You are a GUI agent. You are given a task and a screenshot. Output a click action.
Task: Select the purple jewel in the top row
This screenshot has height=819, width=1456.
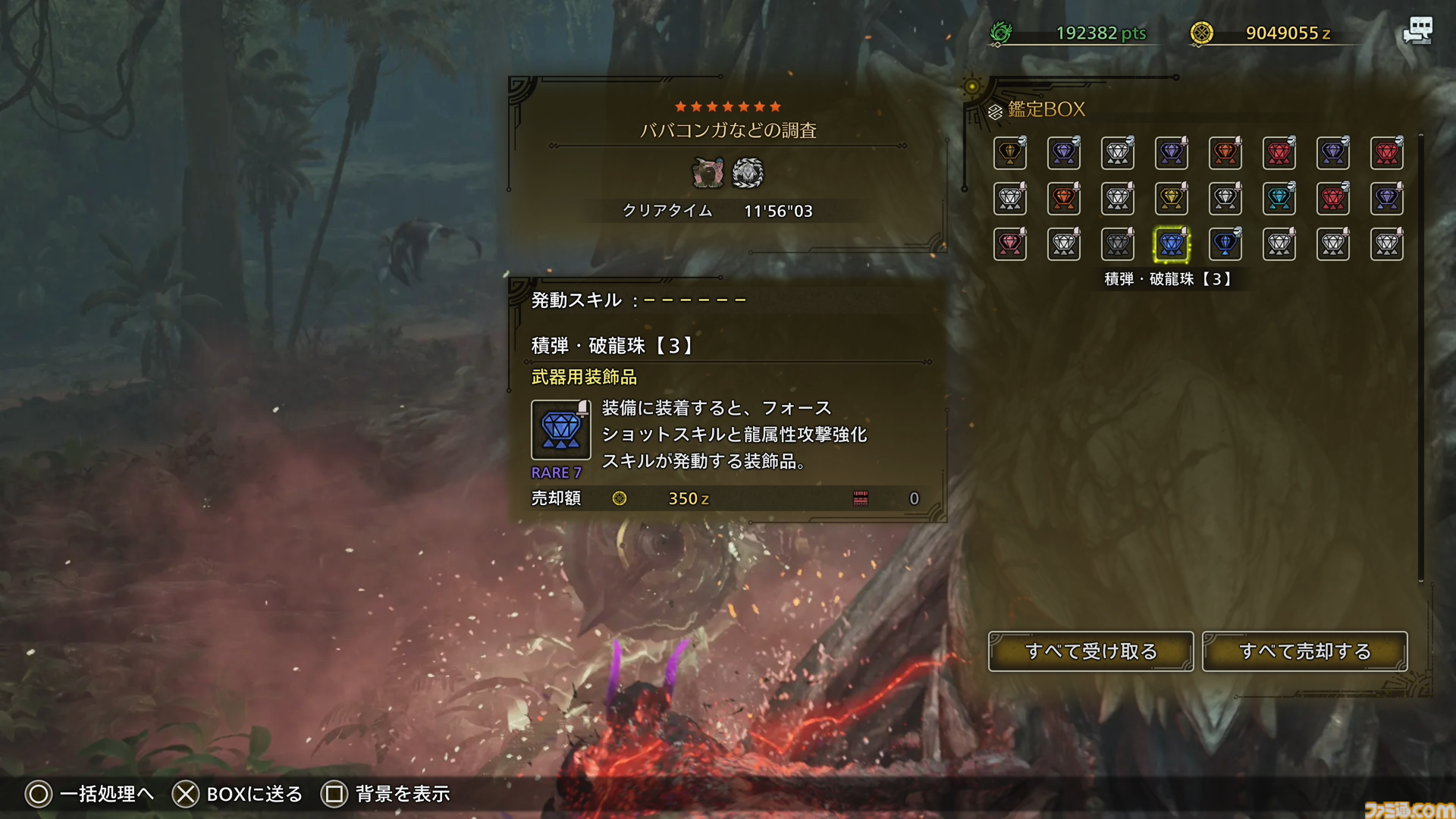pyautogui.click(x=1064, y=153)
